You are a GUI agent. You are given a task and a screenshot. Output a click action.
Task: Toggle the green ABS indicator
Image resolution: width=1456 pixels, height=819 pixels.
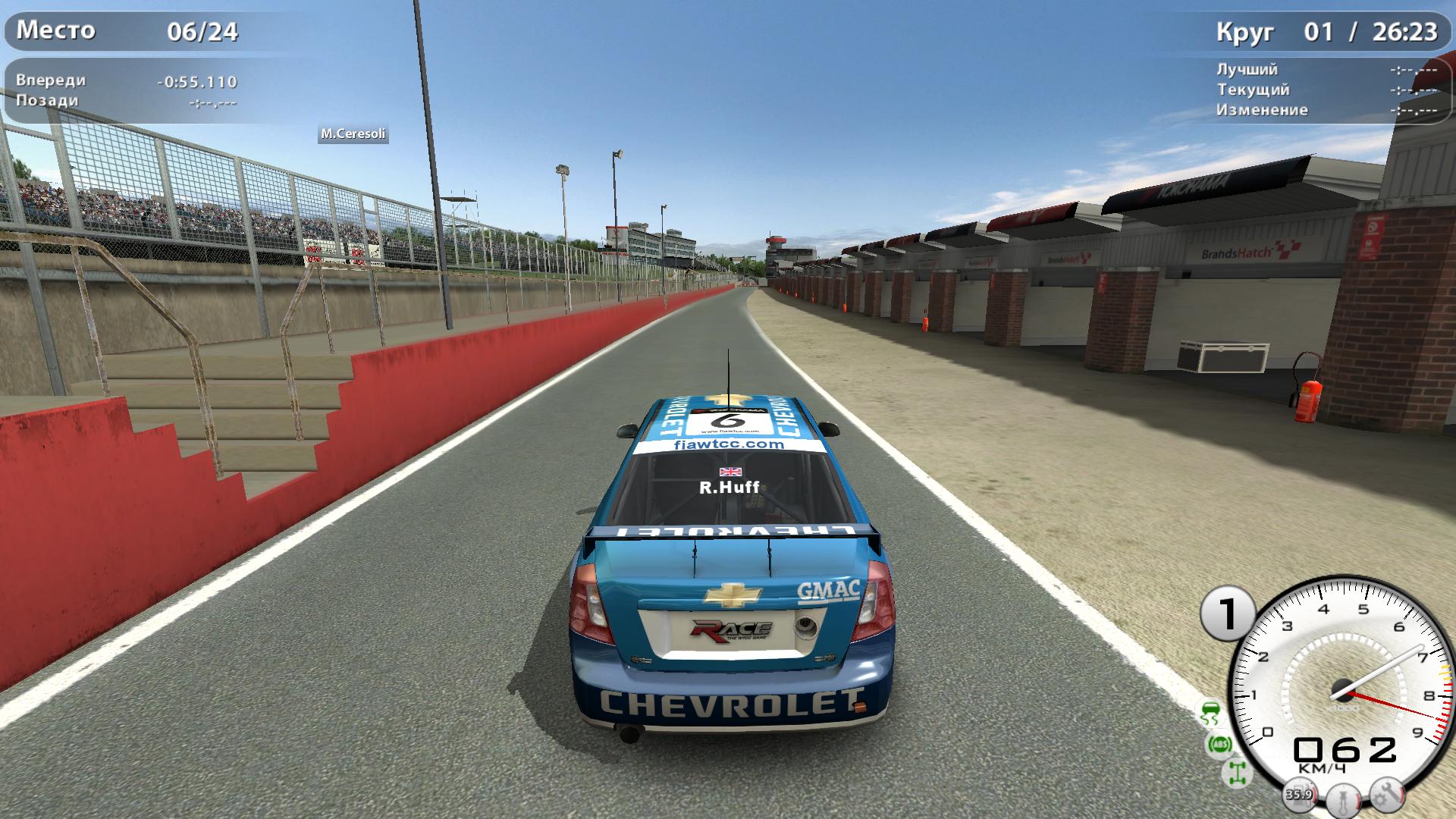pos(1219,744)
